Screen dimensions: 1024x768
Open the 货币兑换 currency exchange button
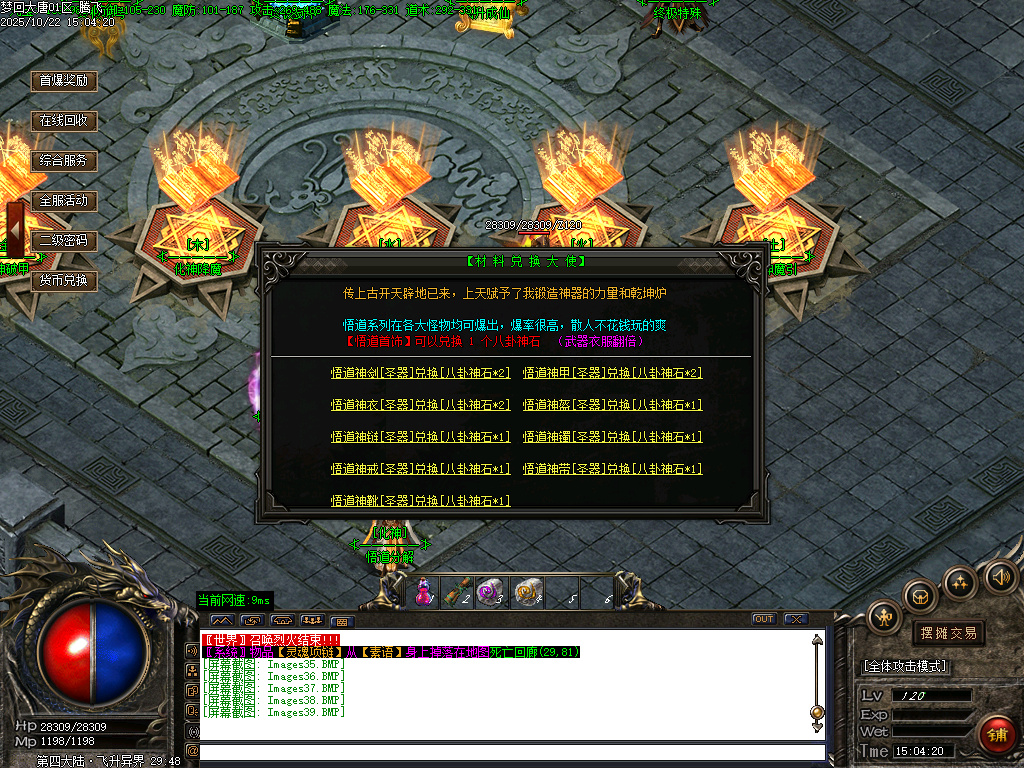tap(64, 281)
